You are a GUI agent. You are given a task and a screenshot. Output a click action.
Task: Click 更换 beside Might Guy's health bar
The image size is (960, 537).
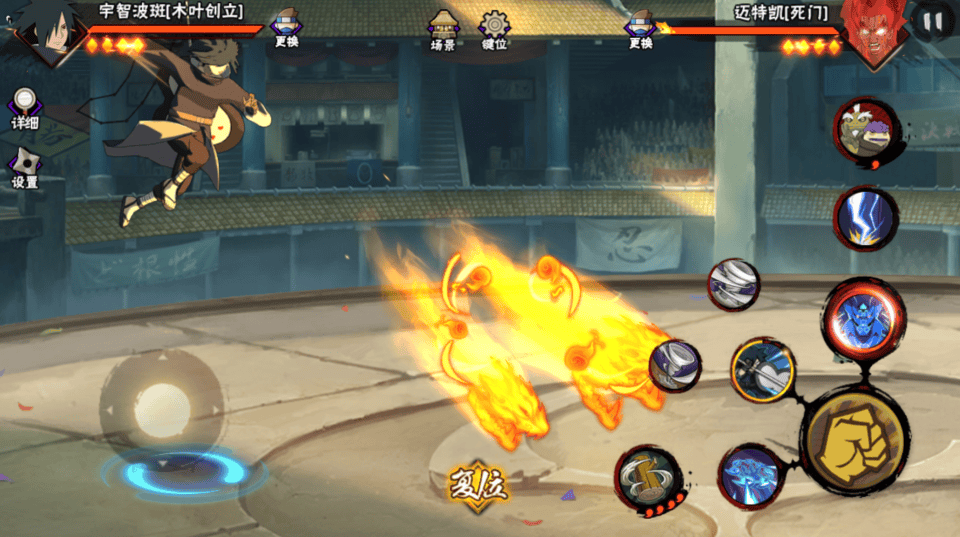[641, 29]
